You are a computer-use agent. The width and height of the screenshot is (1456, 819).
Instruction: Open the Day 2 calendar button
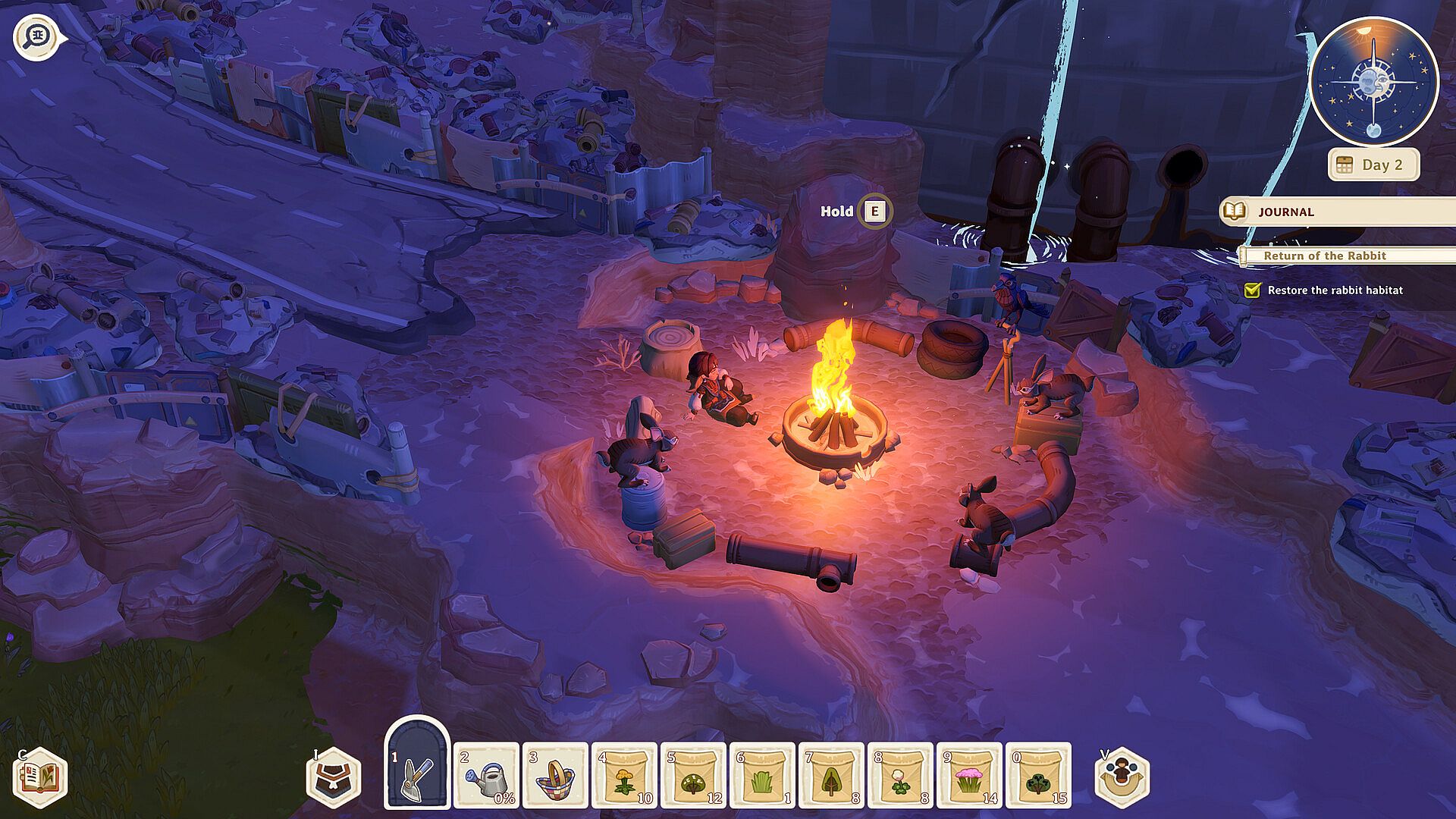click(1373, 165)
